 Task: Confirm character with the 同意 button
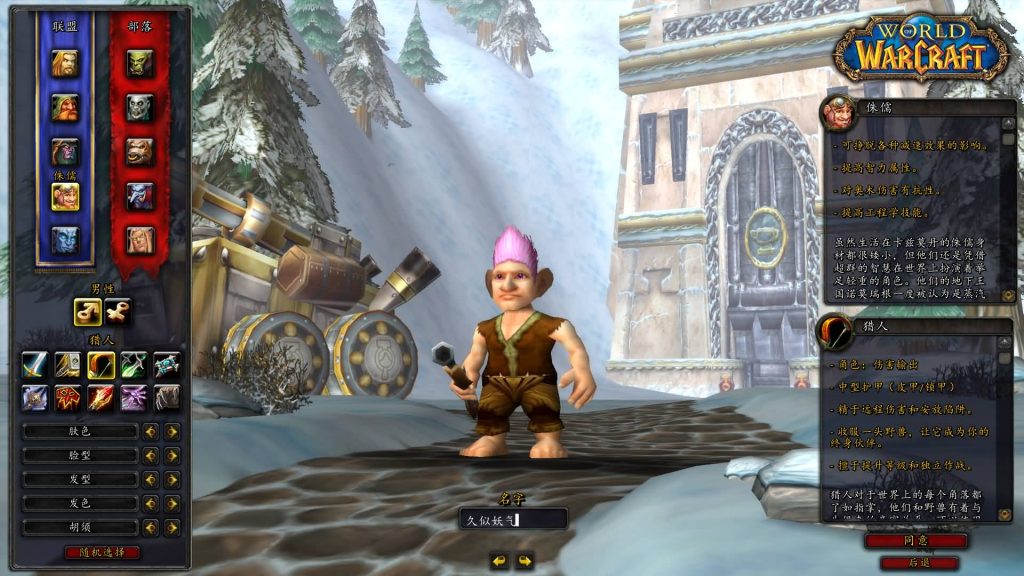coord(916,541)
